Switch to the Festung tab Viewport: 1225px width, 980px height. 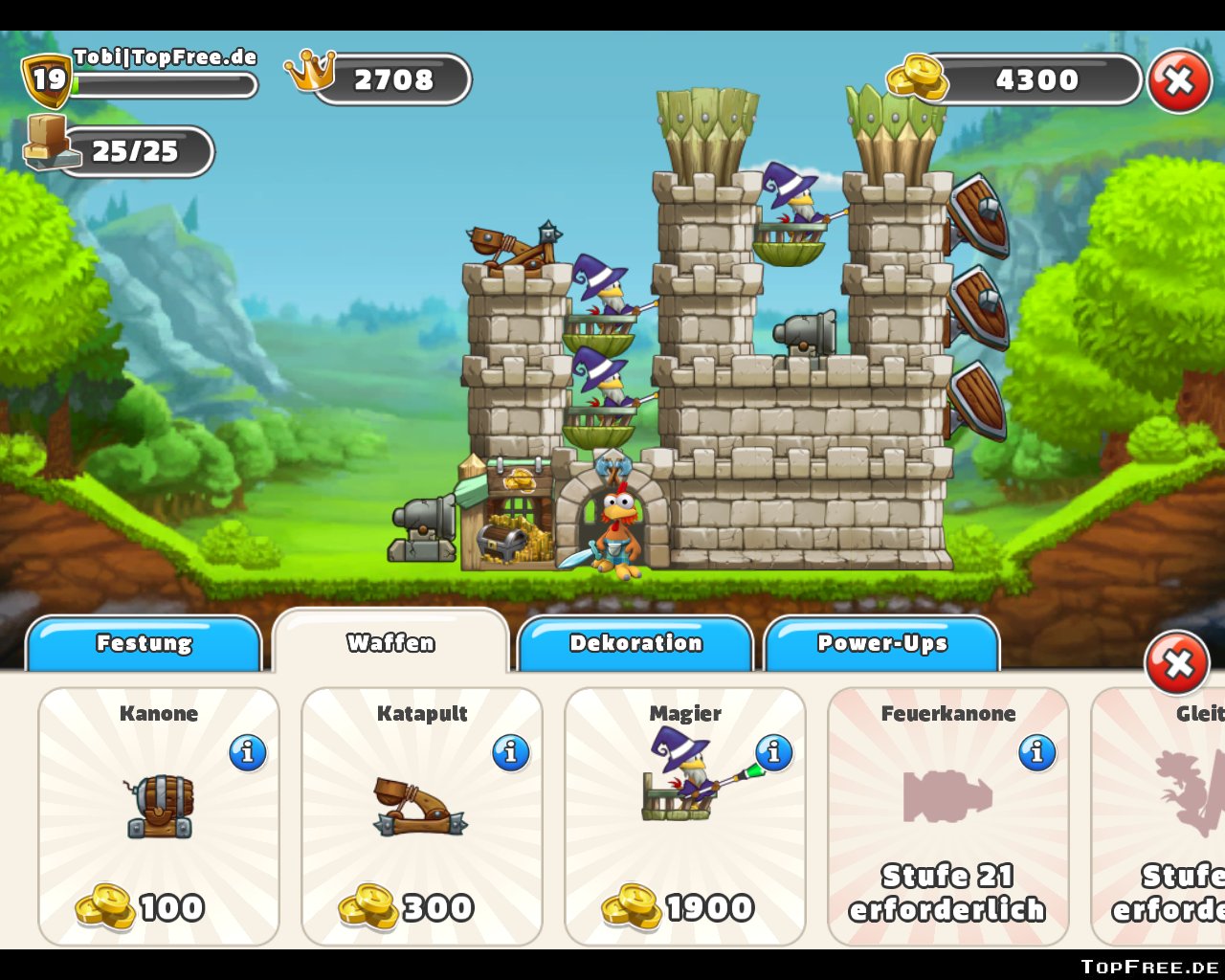click(x=144, y=643)
